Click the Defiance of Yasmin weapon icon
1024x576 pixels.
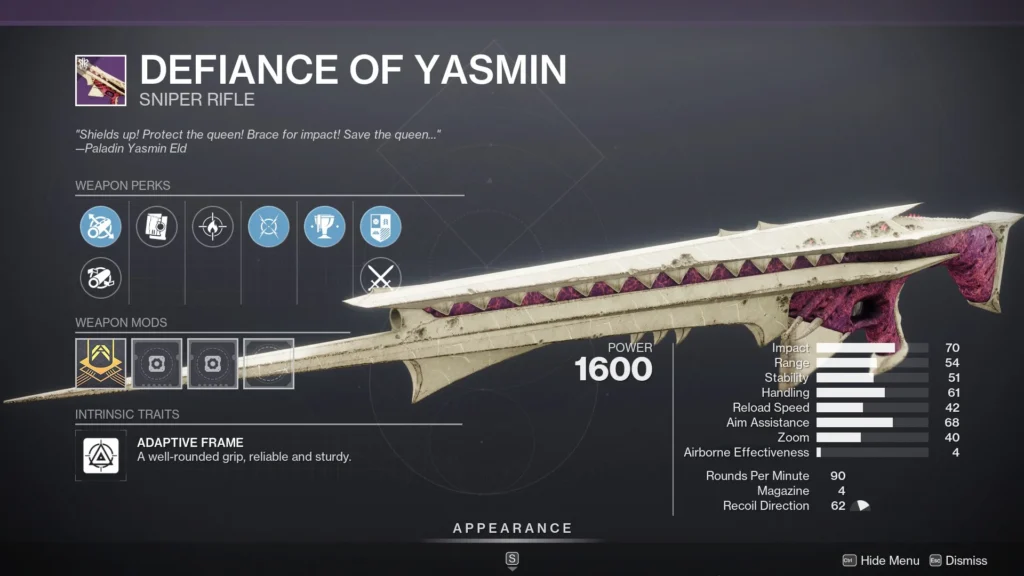100,80
